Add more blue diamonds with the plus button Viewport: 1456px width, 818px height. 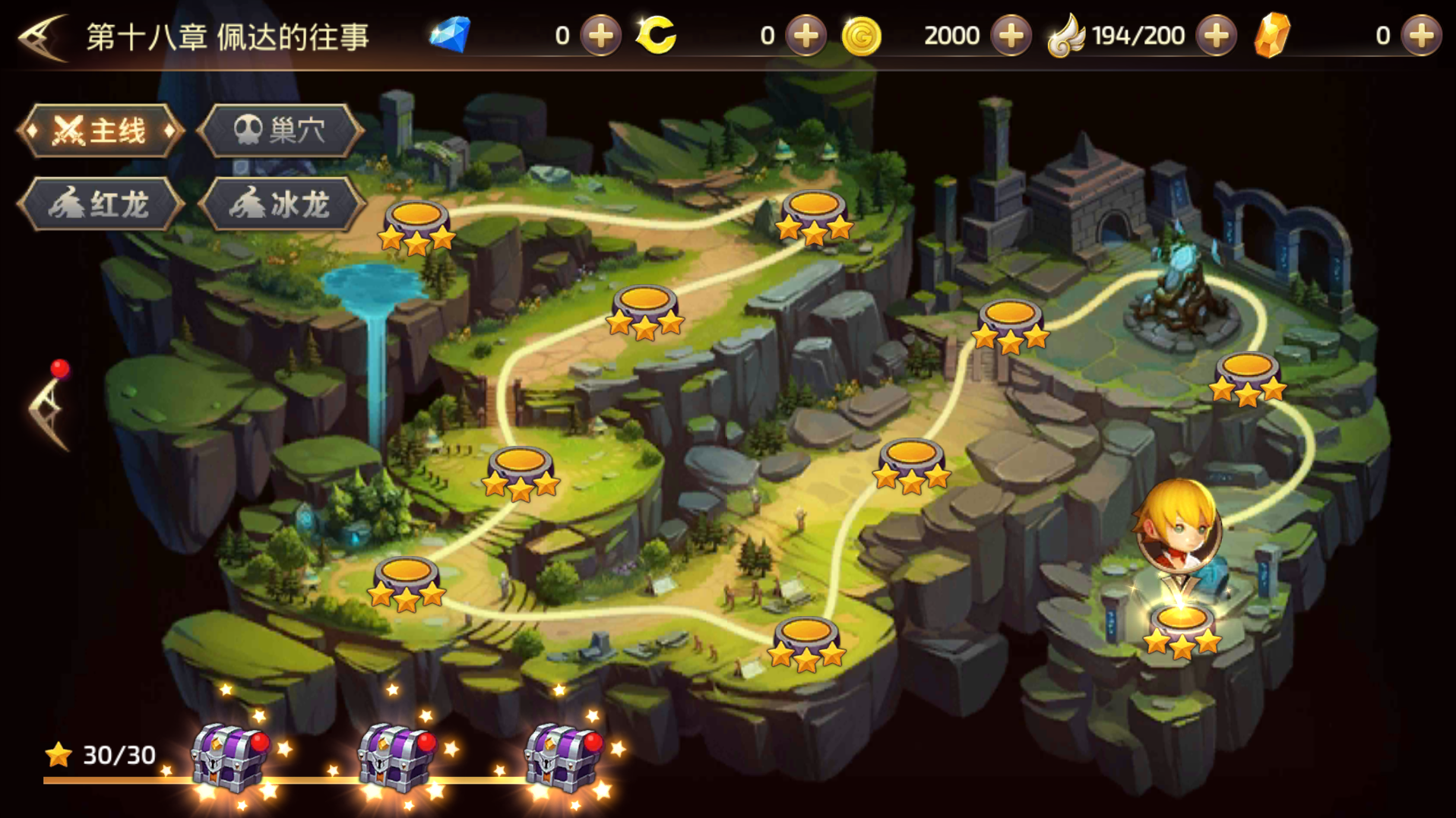coord(601,36)
